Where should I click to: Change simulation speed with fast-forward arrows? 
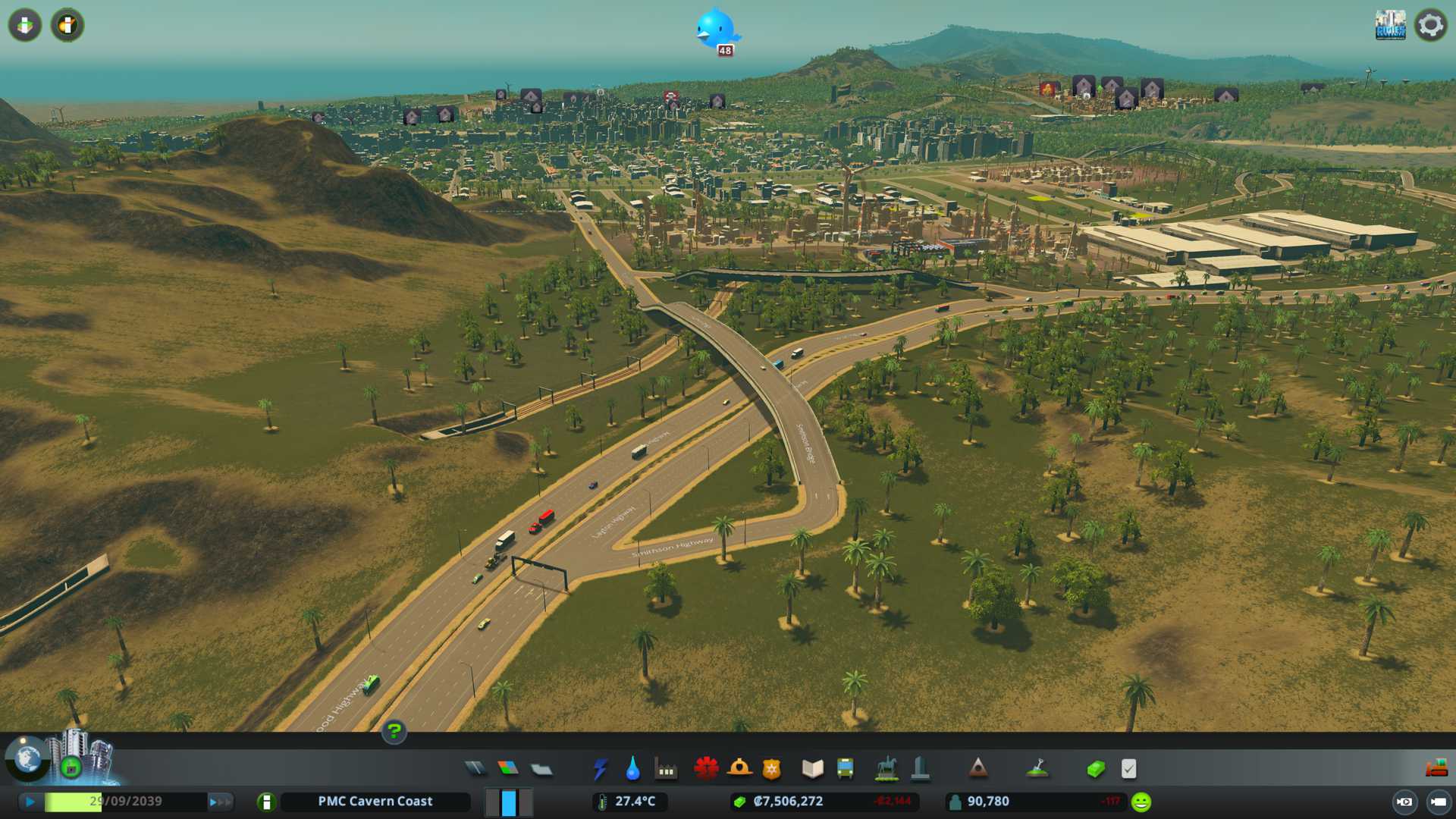click(x=220, y=802)
